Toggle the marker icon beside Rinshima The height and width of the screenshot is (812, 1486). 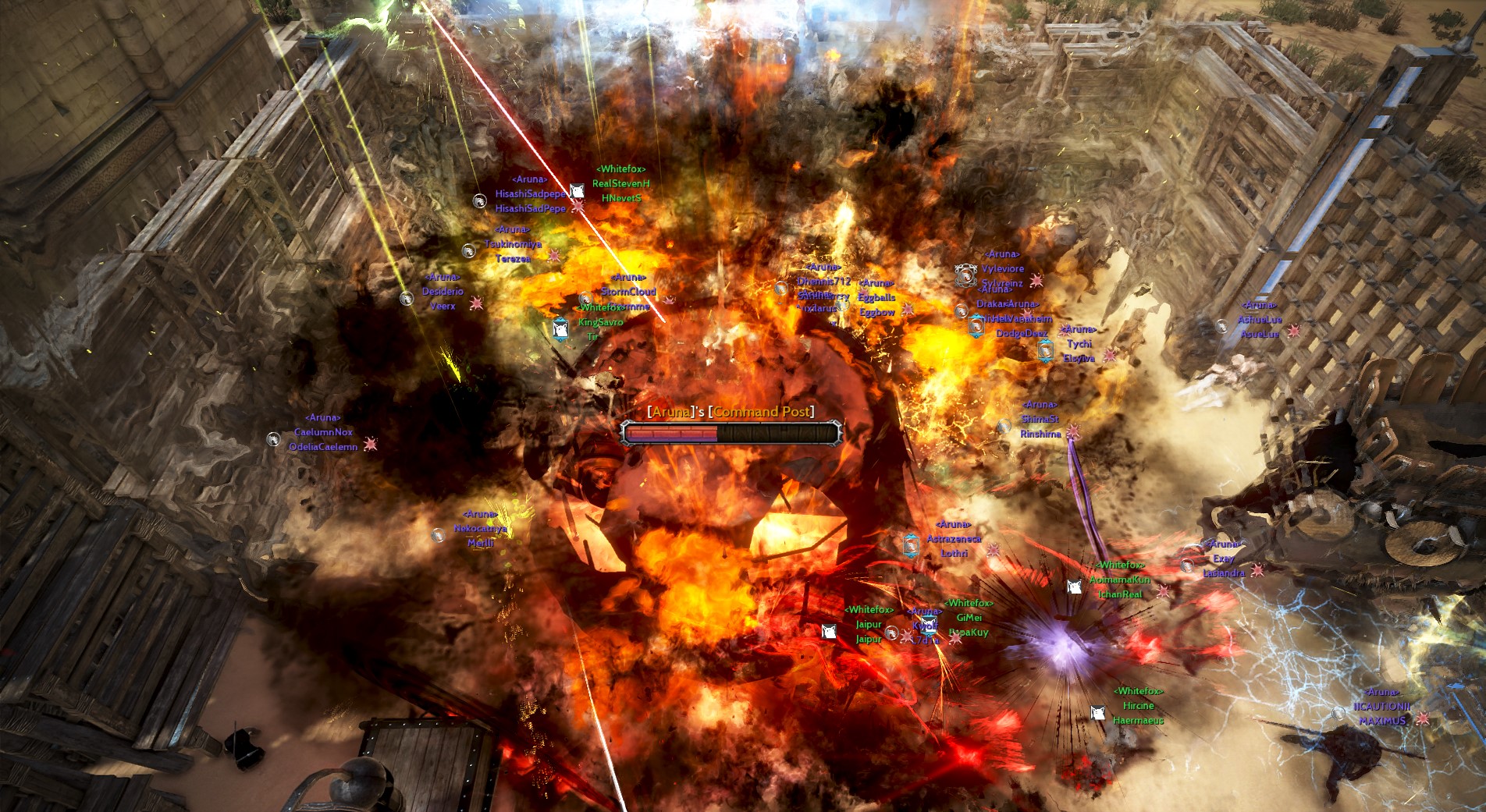pos(1074,432)
